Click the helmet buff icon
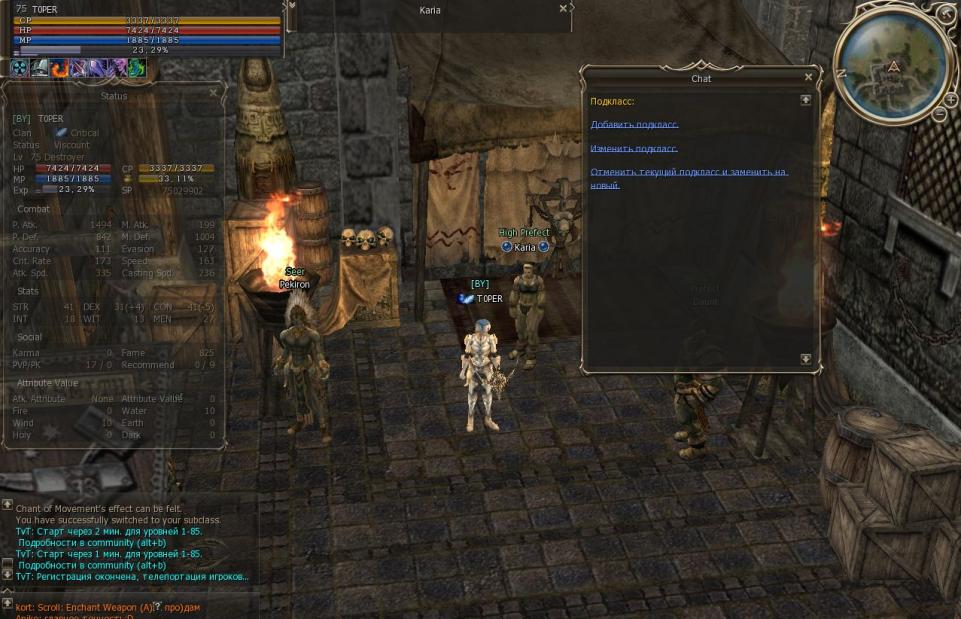This screenshot has width=961, height=619. tap(39, 68)
